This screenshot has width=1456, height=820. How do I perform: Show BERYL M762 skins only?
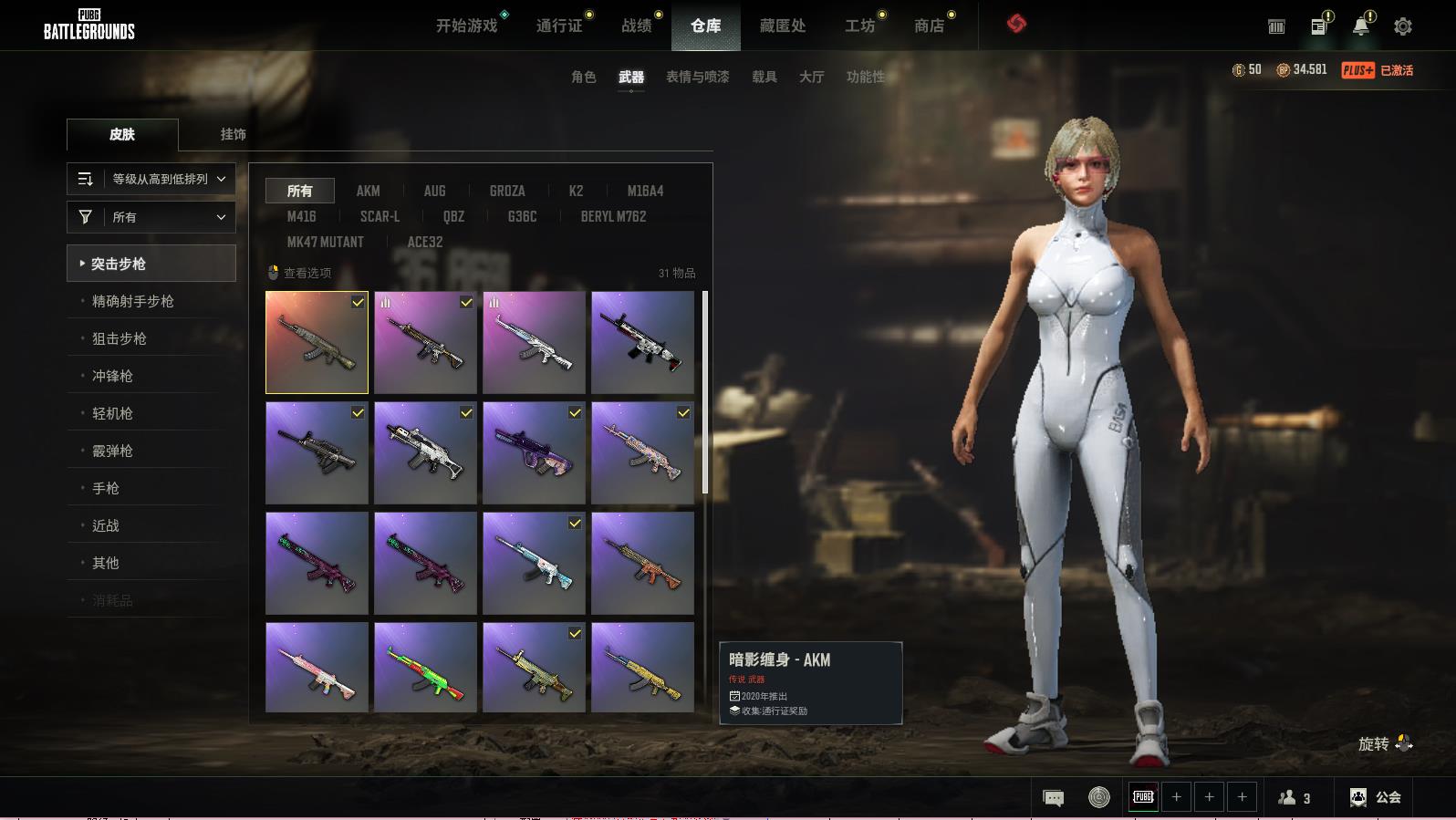tap(613, 216)
